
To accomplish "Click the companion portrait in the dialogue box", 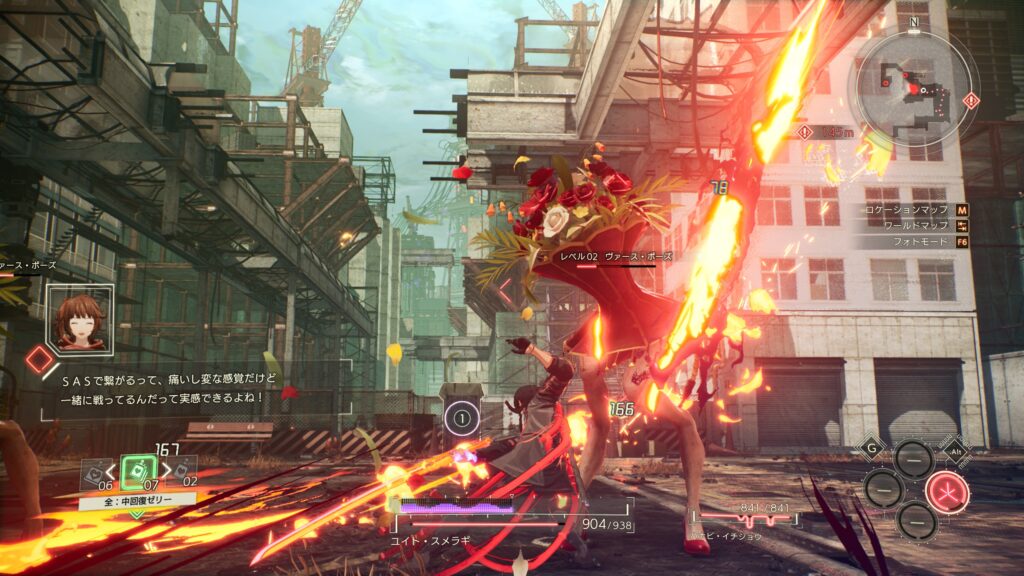I will (78, 318).
